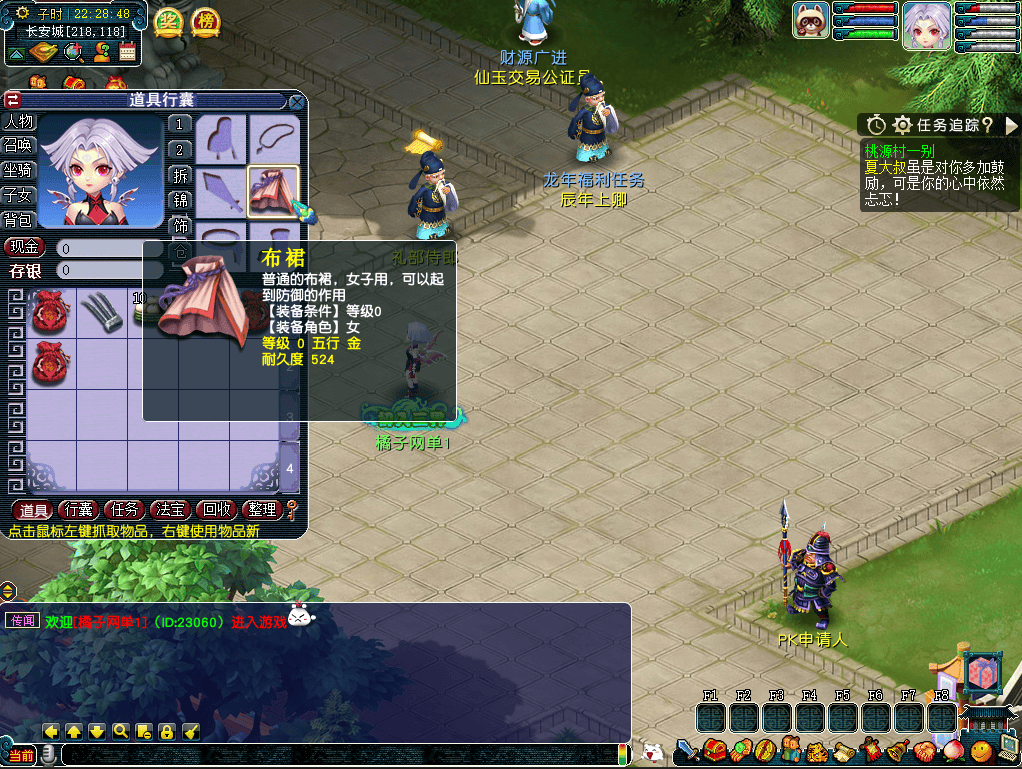Image resolution: width=1022 pixels, height=769 pixels.
Task: Open the treasure chest menu icon
Action: tap(714, 749)
